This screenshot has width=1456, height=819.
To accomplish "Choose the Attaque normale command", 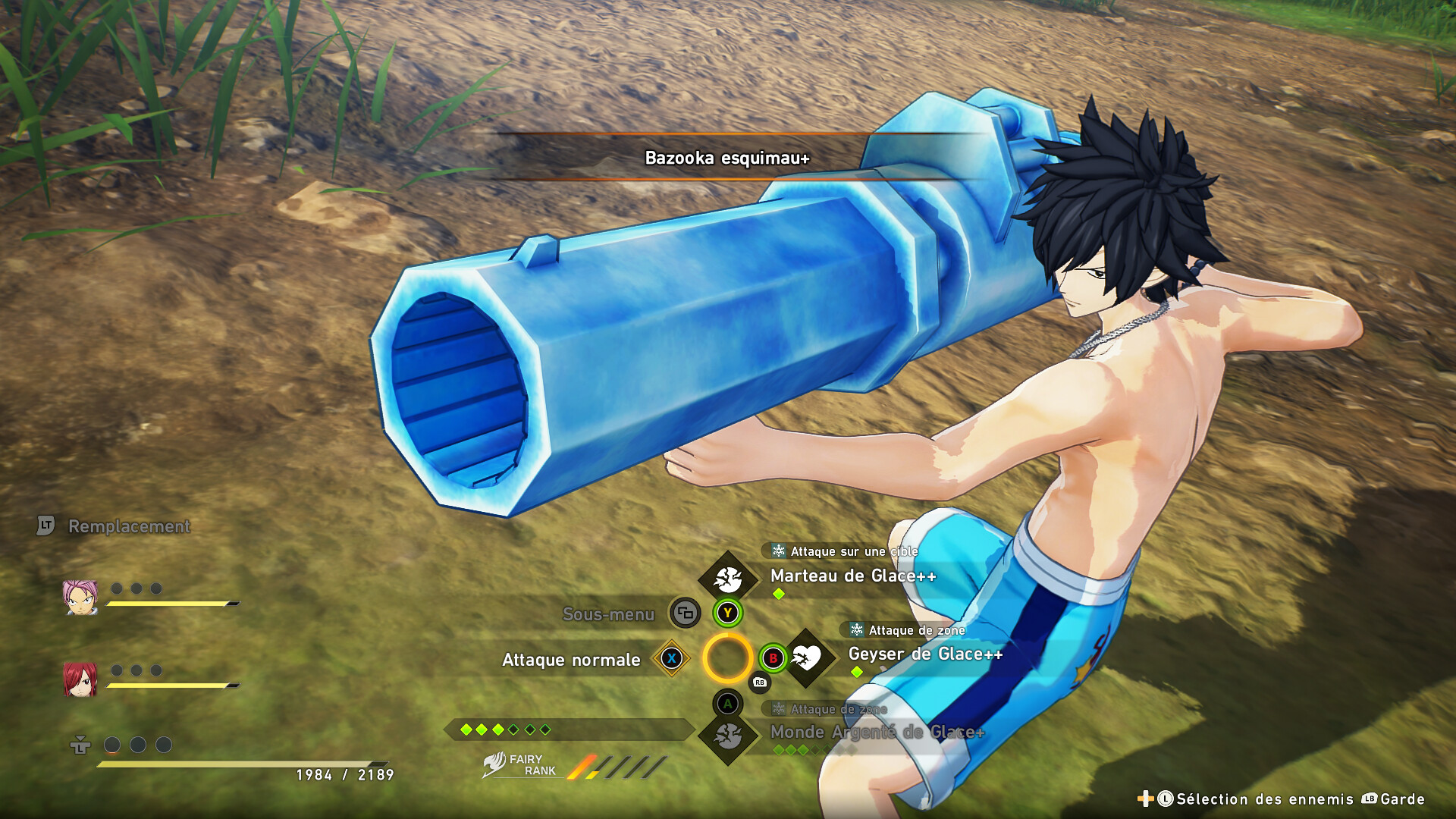I will 571,661.
